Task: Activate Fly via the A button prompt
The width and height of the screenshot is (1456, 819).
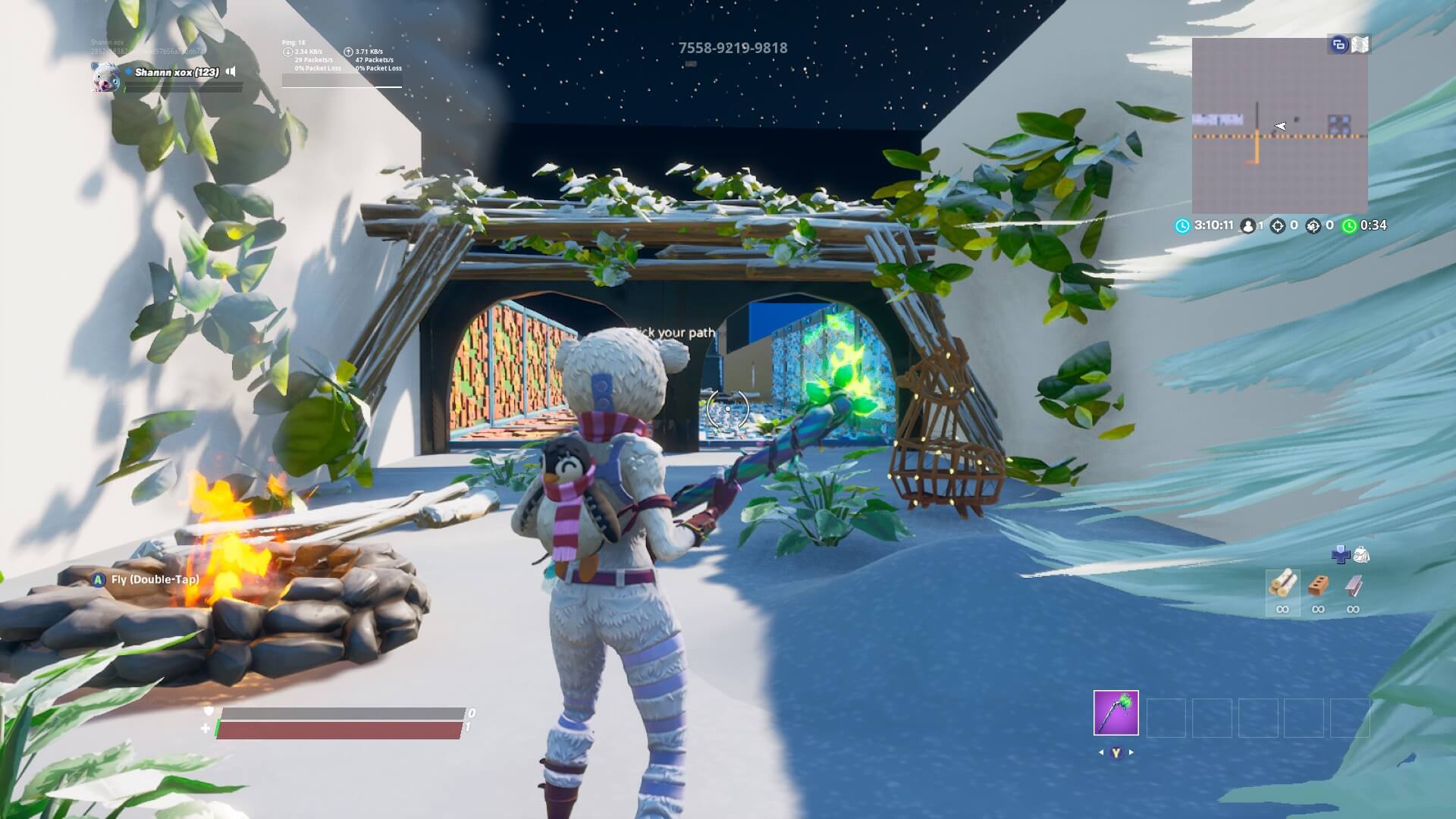Action: point(99,578)
